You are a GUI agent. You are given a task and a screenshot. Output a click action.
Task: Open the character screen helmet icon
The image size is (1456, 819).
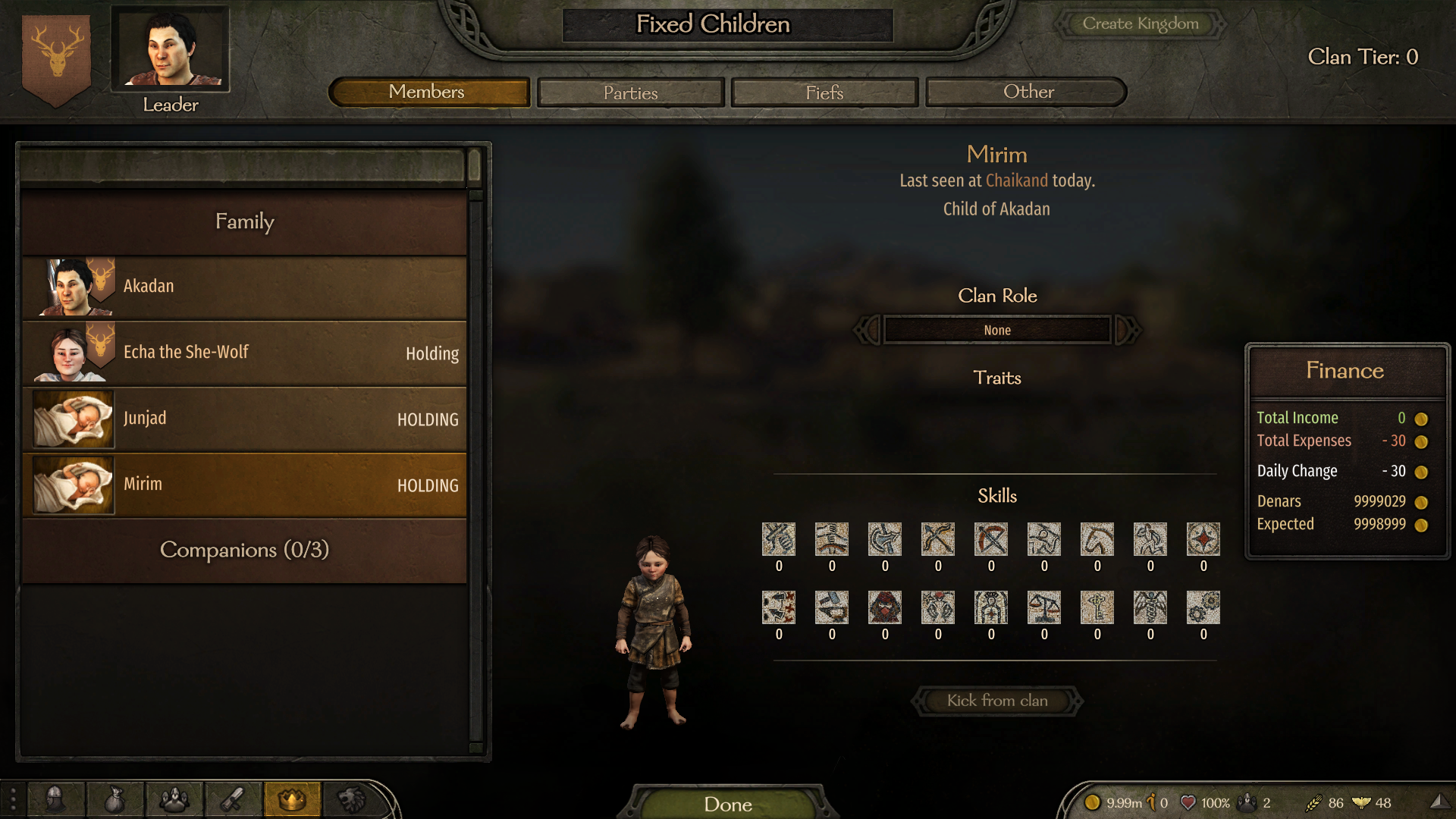(x=55, y=799)
